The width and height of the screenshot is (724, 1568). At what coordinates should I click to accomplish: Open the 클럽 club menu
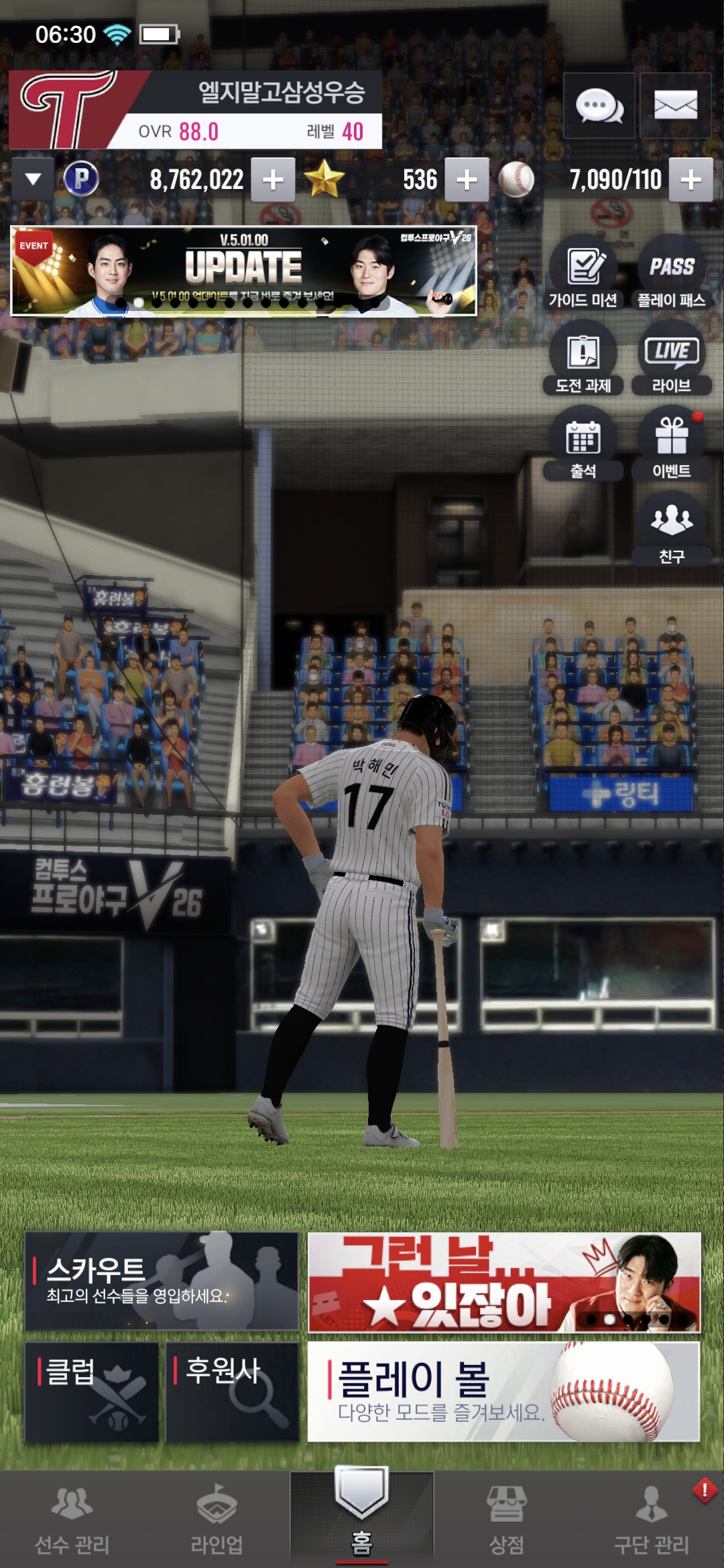point(92,1391)
